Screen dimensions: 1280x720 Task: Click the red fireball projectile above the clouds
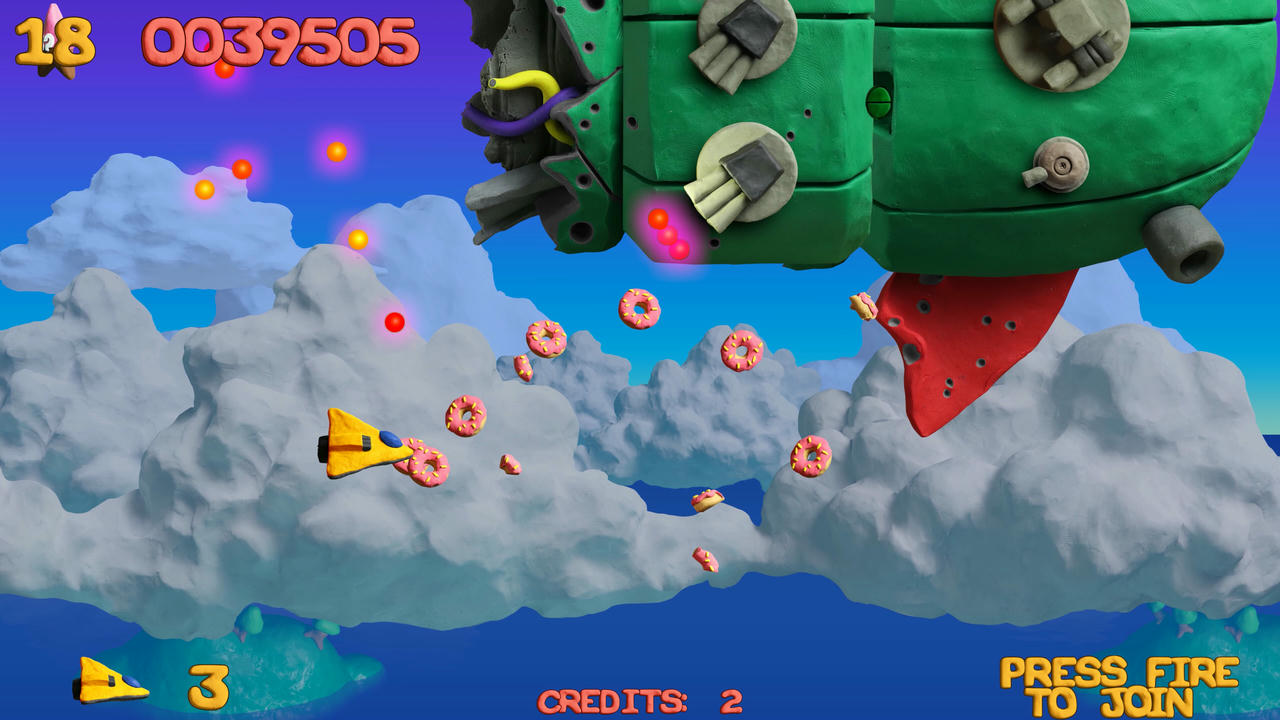pyautogui.click(x=394, y=322)
